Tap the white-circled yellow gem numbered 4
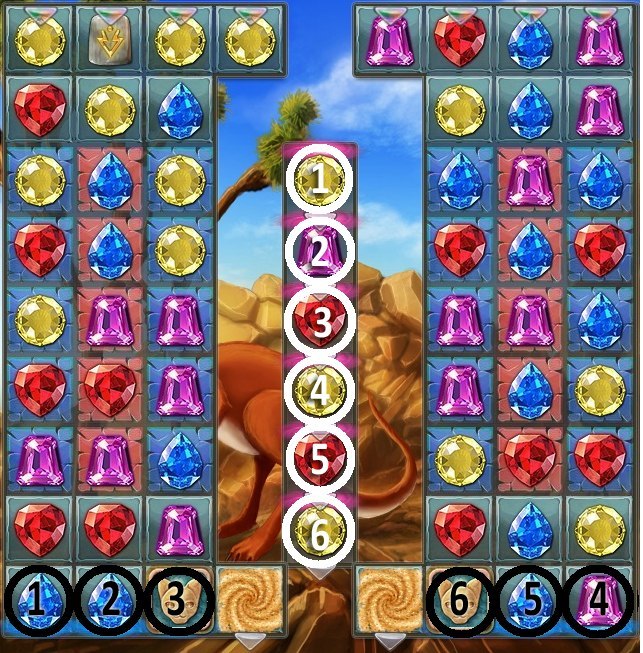Screen dimensions: 643x653 [319, 392]
